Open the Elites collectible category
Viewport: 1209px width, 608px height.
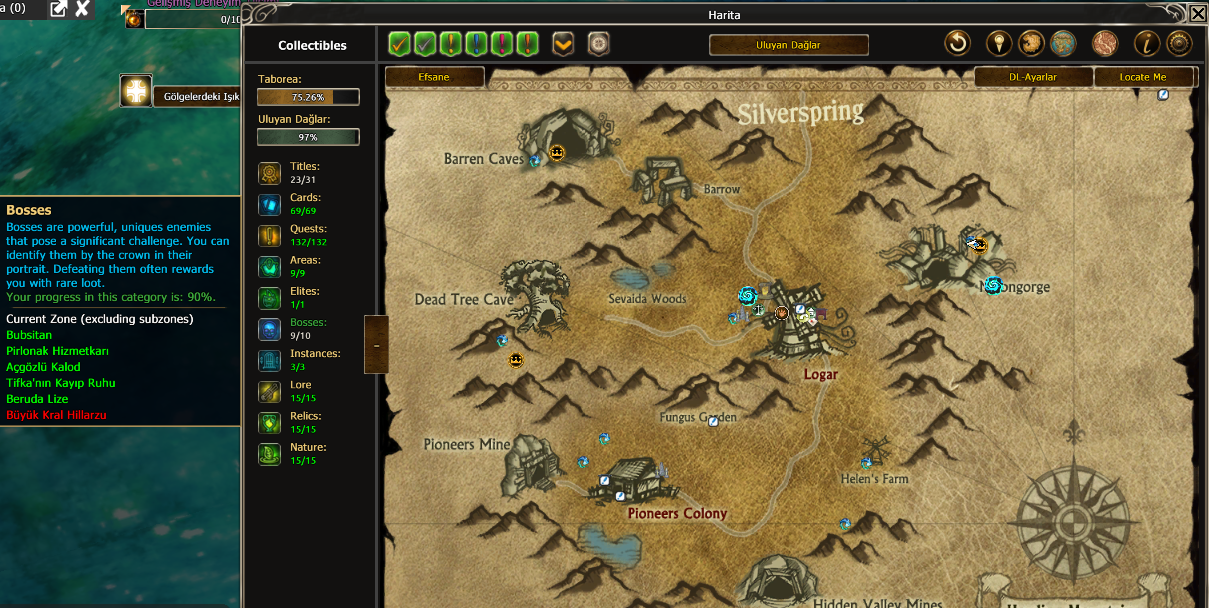click(269, 298)
